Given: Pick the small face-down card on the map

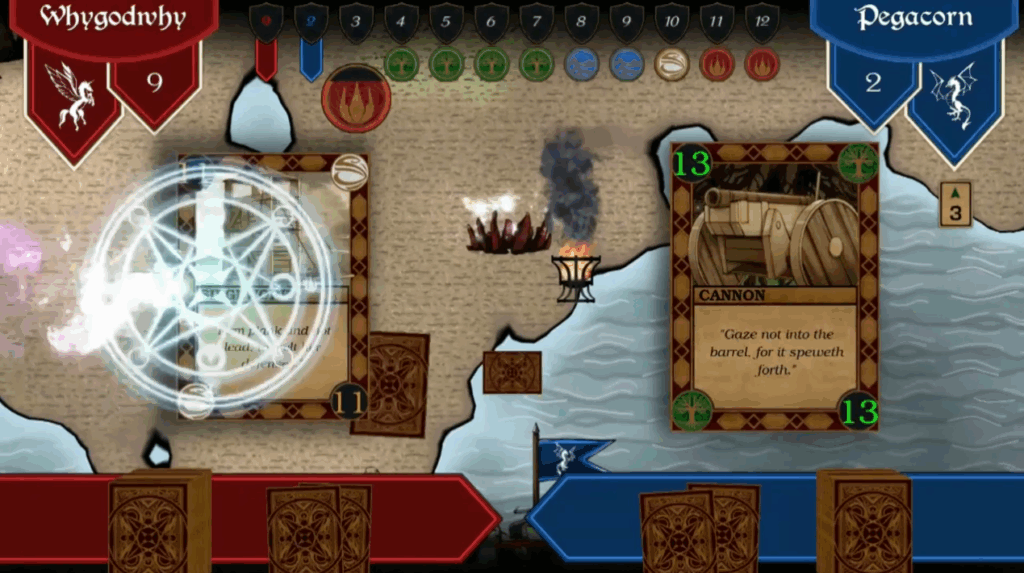Looking at the screenshot, I should click(512, 372).
